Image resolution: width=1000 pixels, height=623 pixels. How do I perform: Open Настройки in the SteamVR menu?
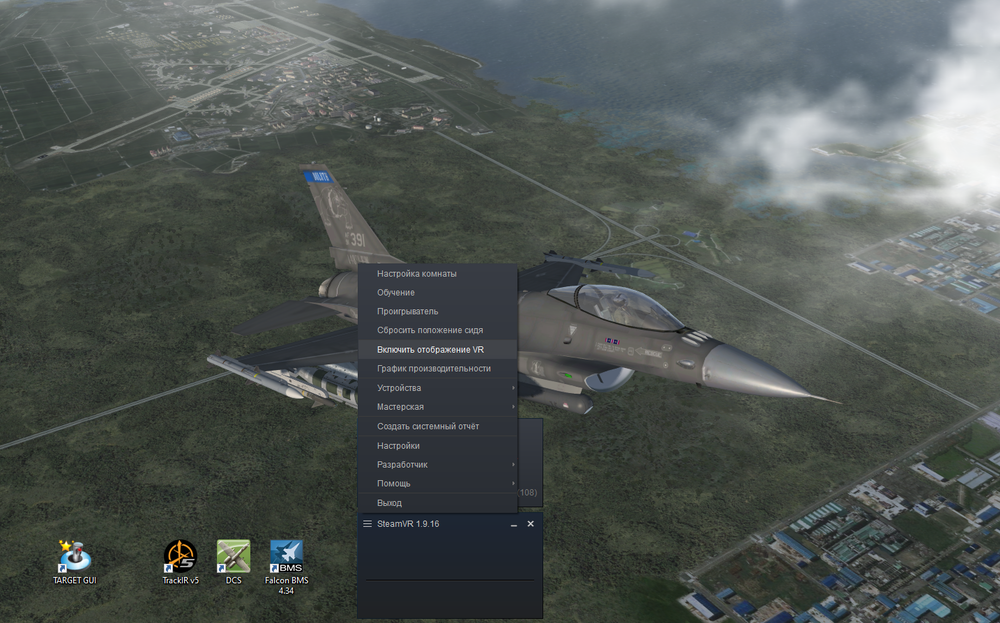(x=398, y=446)
